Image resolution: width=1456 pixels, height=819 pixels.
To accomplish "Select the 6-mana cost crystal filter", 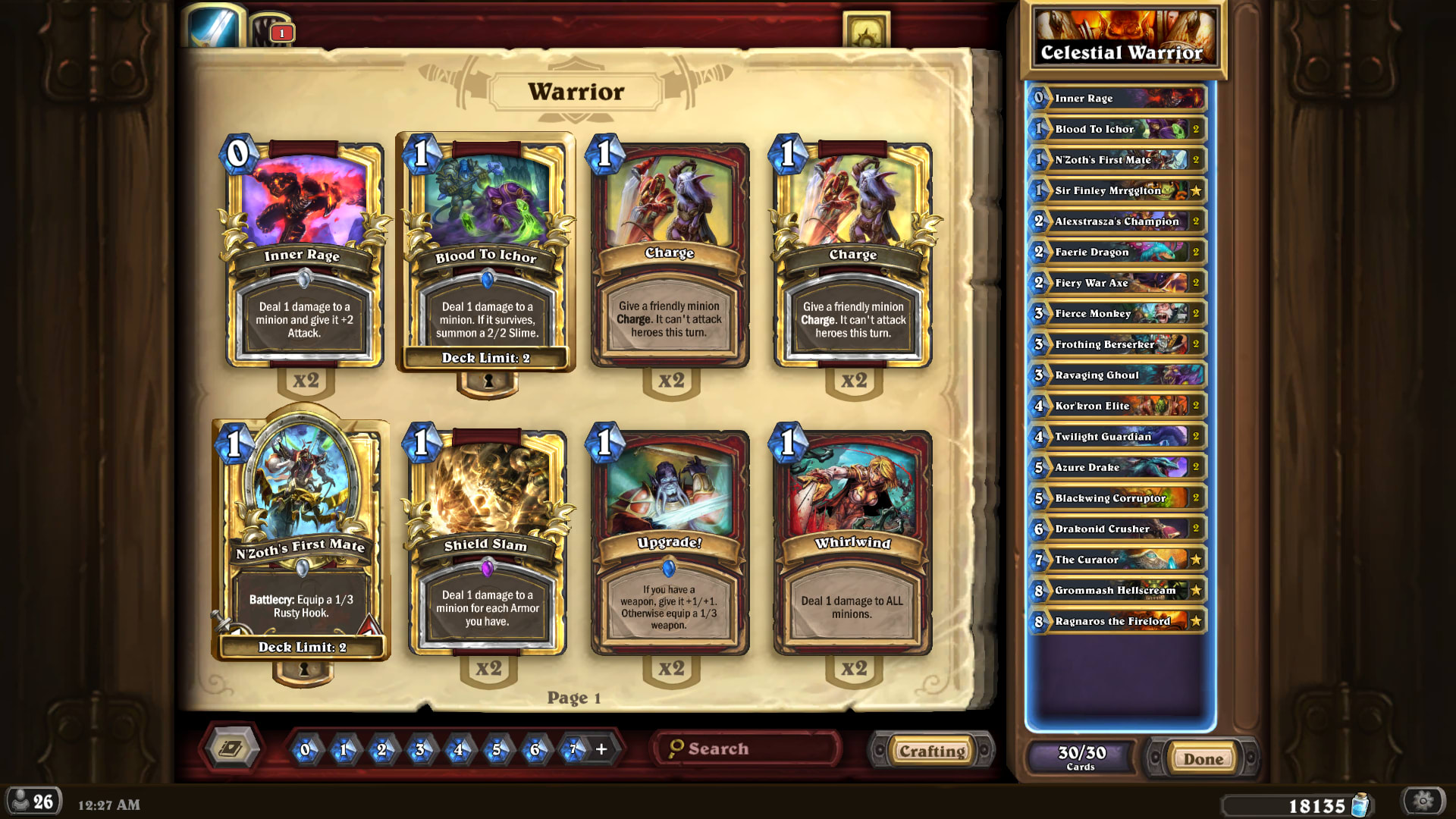I will (535, 750).
